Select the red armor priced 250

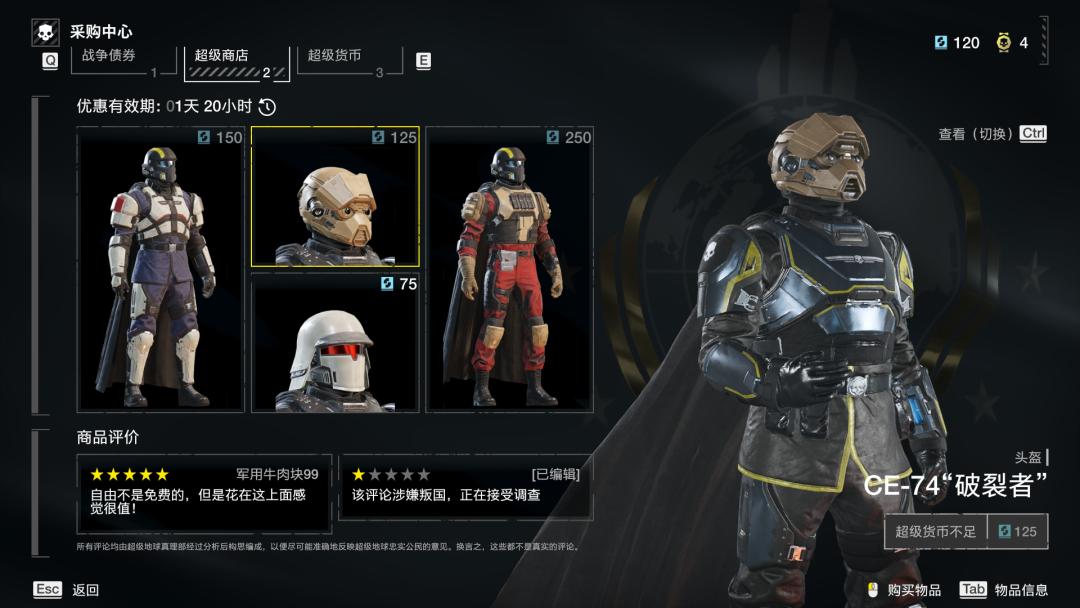(x=510, y=269)
